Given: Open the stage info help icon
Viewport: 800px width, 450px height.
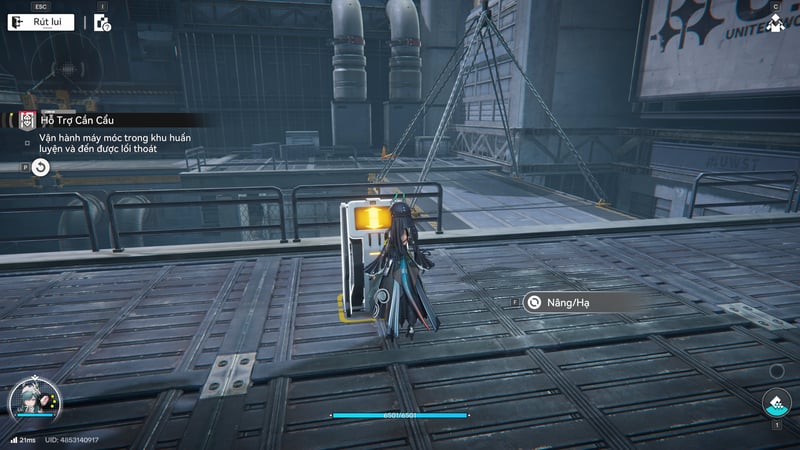Looking at the screenshot, I should coord(102,23).
